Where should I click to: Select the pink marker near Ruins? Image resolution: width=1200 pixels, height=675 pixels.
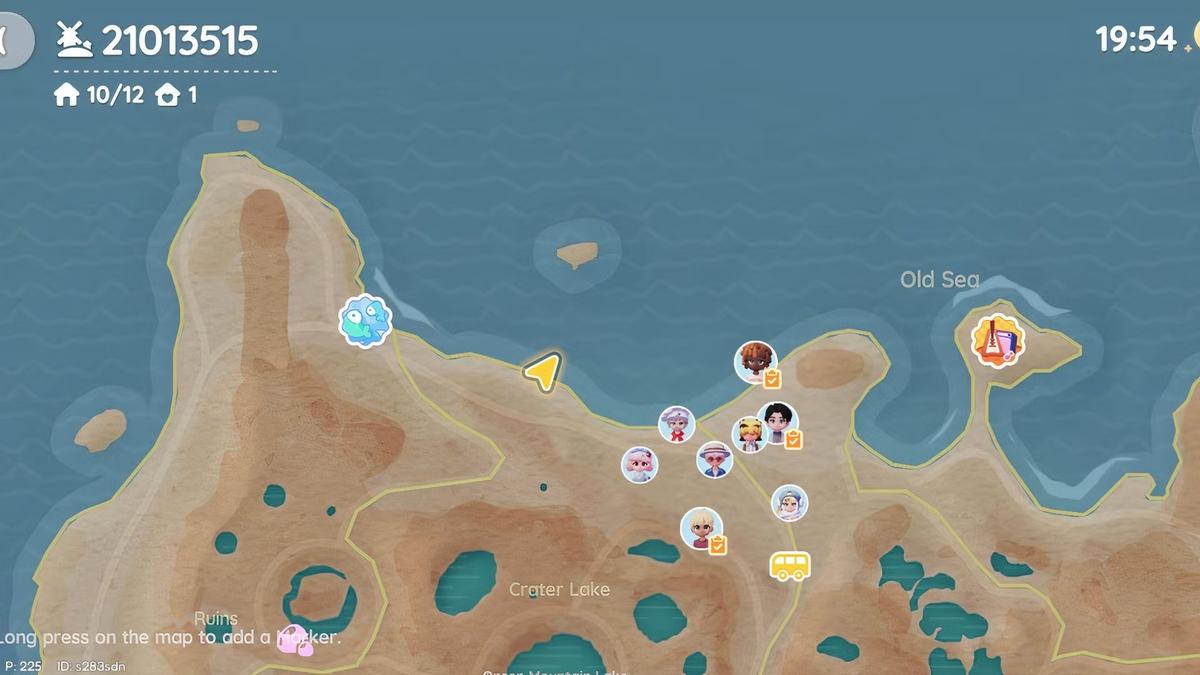pos(294,640)
